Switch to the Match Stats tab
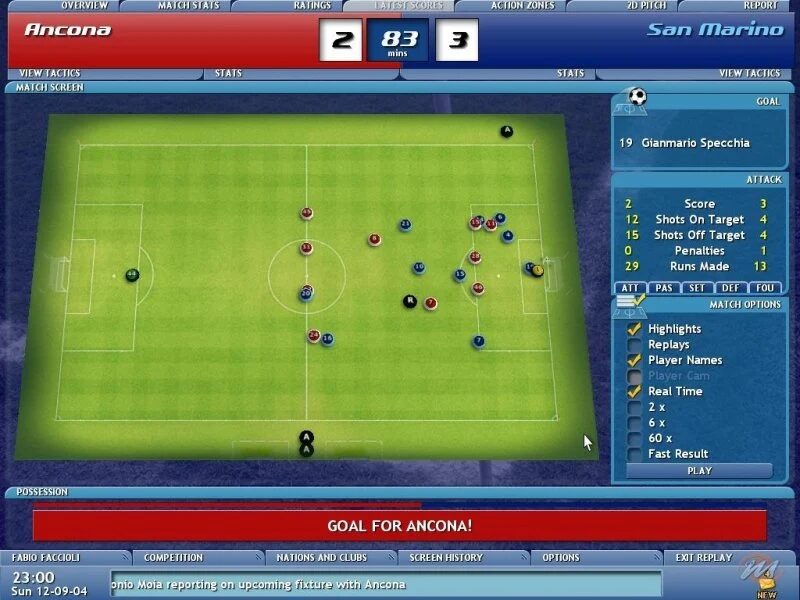Image resolution: width=800 pixels, height=600 pixels. tap(188, 6)
